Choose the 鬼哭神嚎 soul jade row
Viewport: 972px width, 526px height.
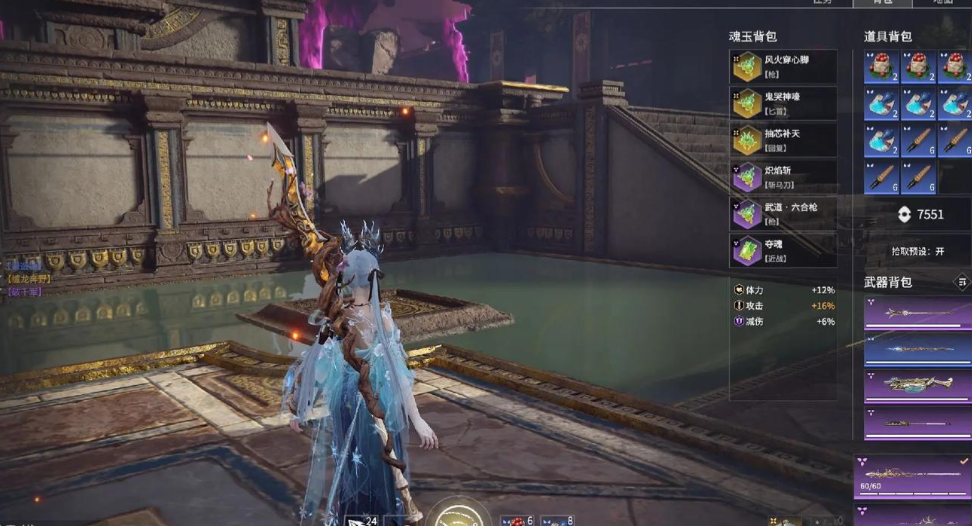[x=782, y=103]
